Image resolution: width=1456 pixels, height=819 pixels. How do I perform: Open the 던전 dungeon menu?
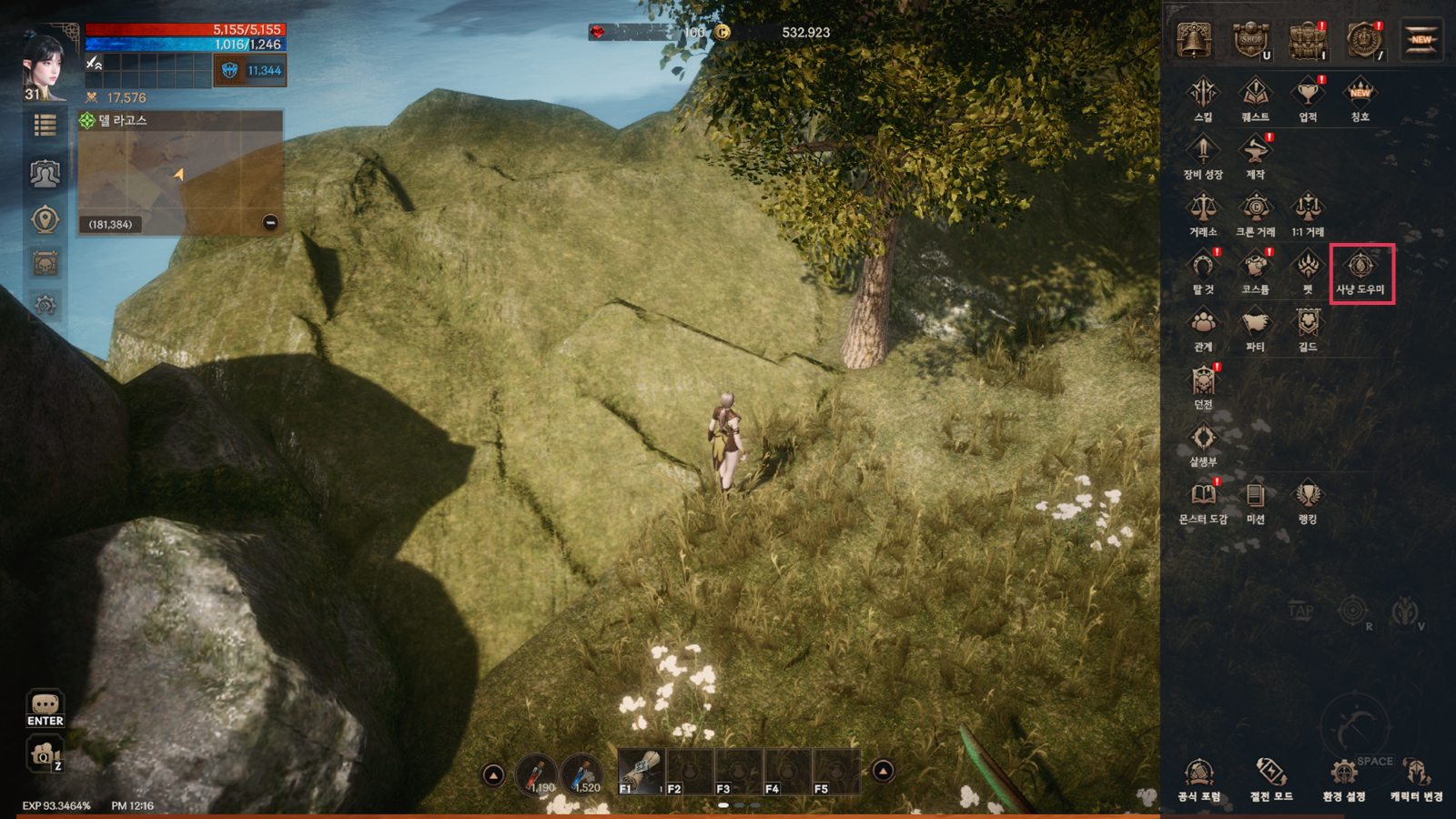[x=1203, y=386]
